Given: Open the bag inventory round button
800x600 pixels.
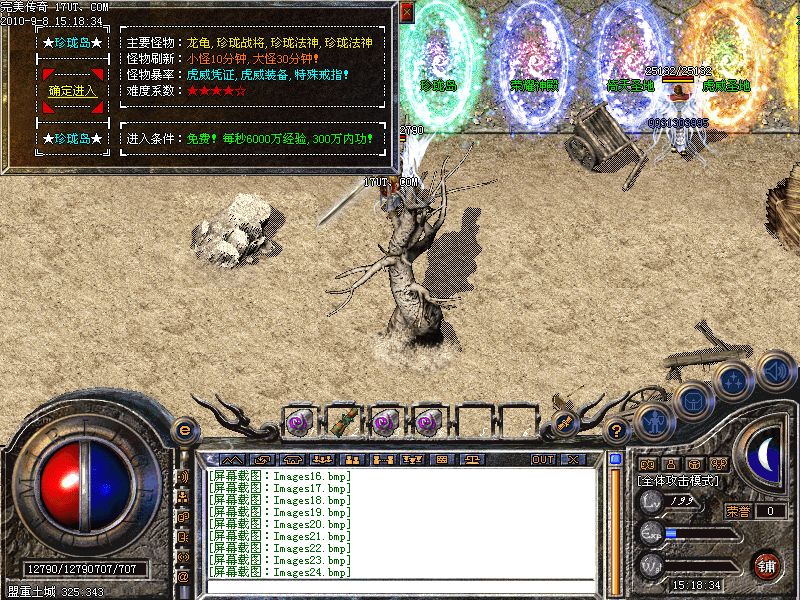Looking at the screenshot, I should point(693,399).
